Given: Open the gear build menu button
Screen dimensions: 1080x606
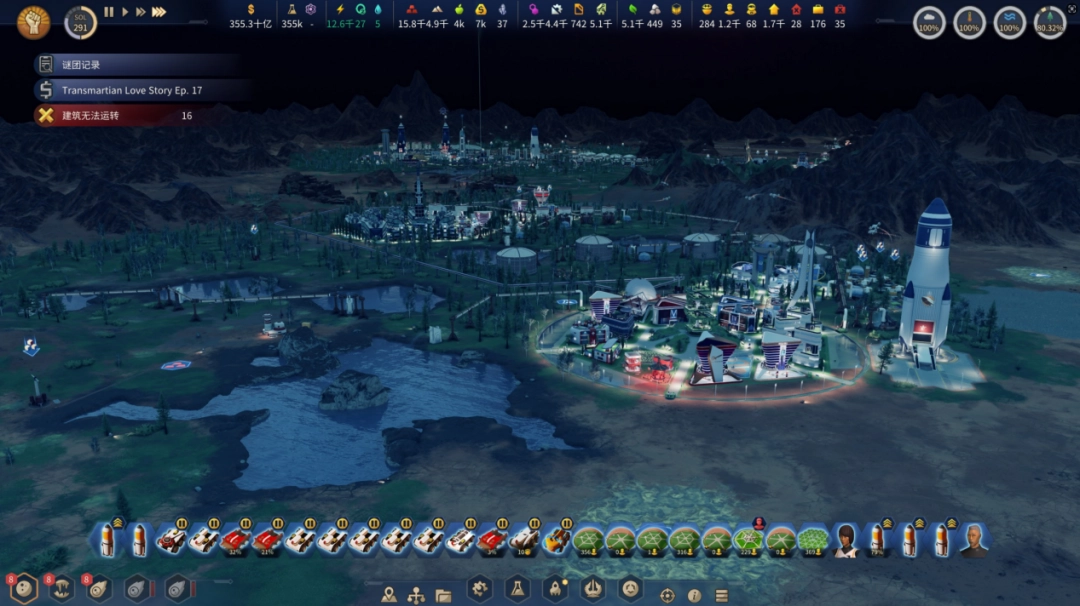Looking at the screenshot, I should pyautogui.click(x=480, y=589).
